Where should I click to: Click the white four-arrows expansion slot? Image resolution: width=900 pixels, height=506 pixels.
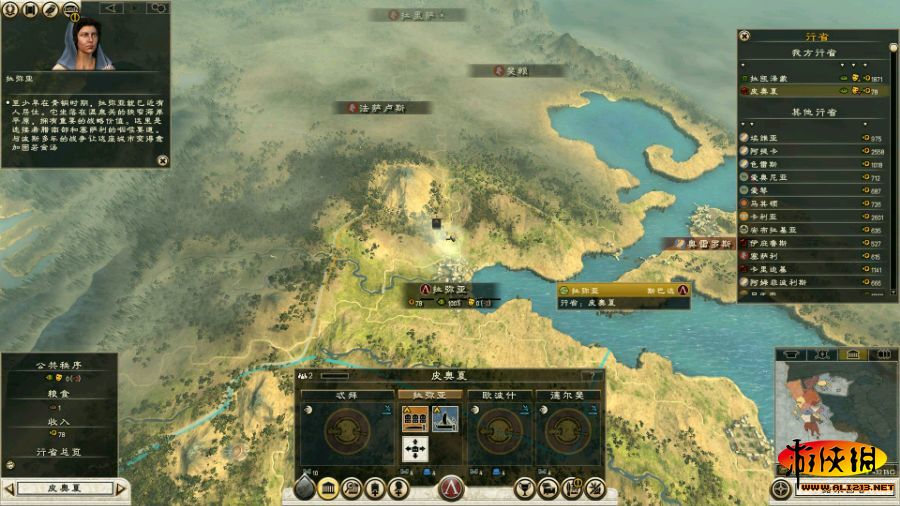pyautogui.click(x=416, y=448)
